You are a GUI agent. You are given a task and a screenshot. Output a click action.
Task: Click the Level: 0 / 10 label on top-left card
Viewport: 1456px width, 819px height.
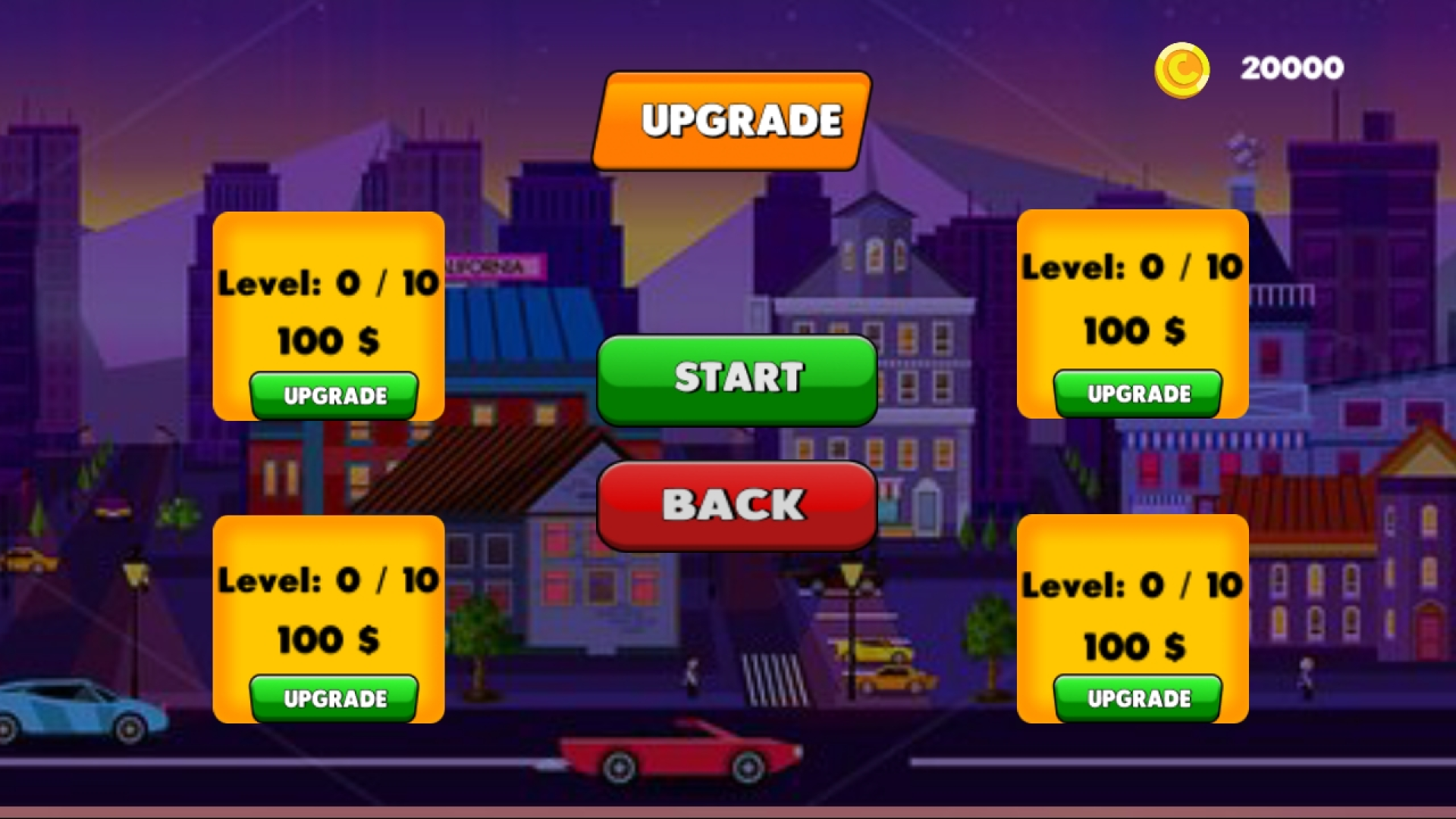pos(328,283)
